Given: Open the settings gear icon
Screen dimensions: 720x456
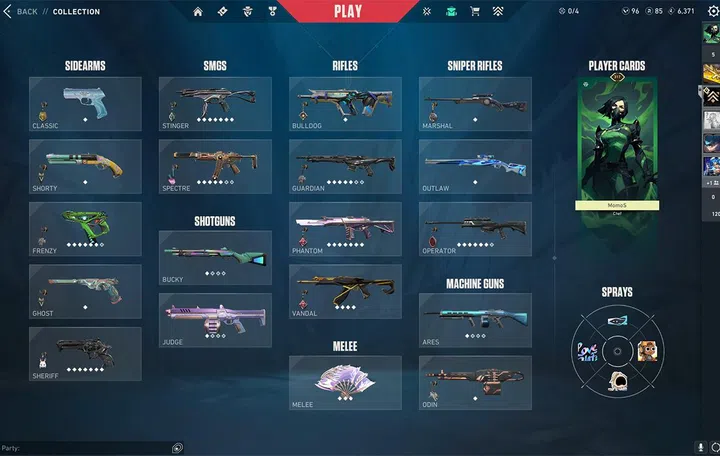Looking at the screenshot, I should (712, 12).
